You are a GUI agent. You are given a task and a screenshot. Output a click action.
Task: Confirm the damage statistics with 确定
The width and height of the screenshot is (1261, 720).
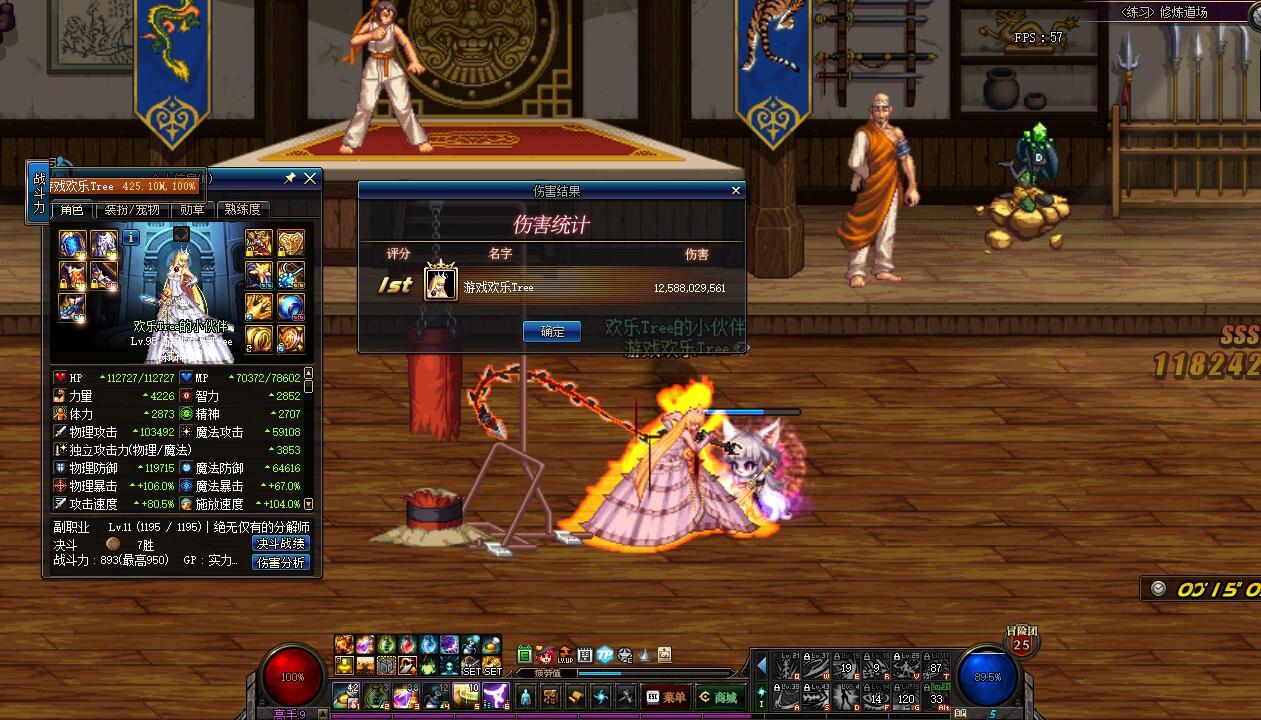551,332
